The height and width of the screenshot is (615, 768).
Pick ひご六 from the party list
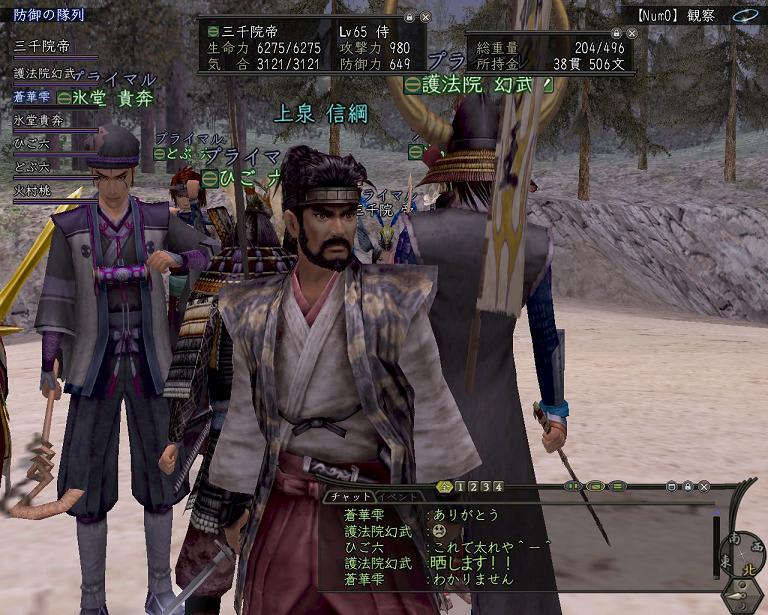[32, 144]
